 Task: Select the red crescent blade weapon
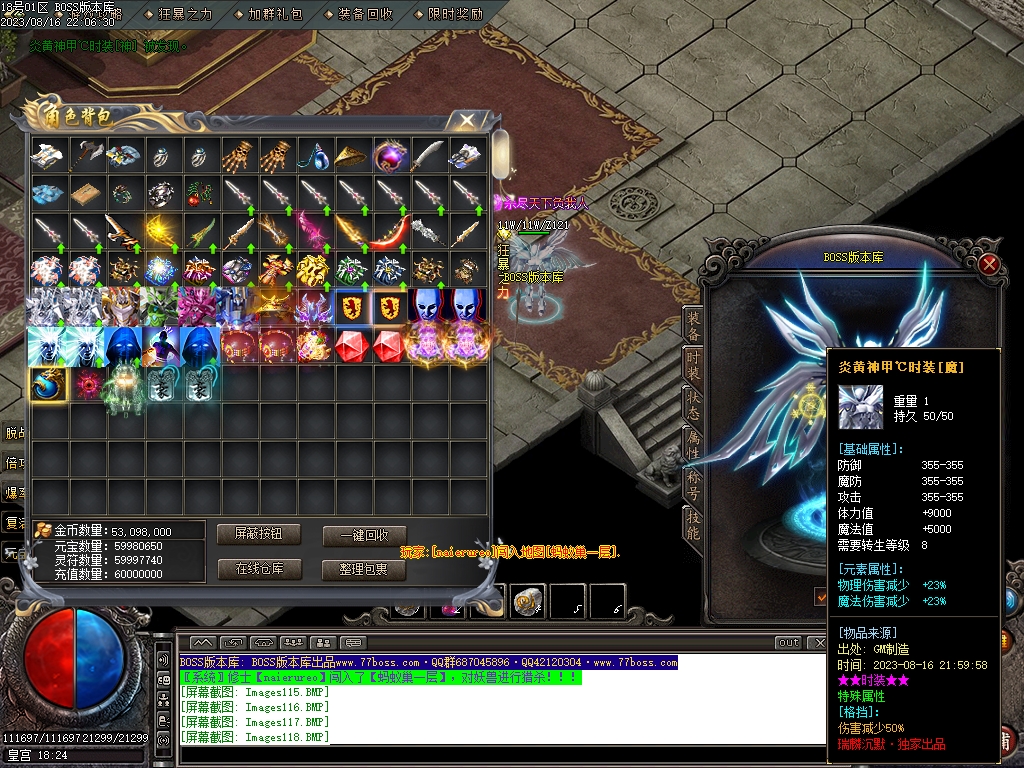click(390, 232)
